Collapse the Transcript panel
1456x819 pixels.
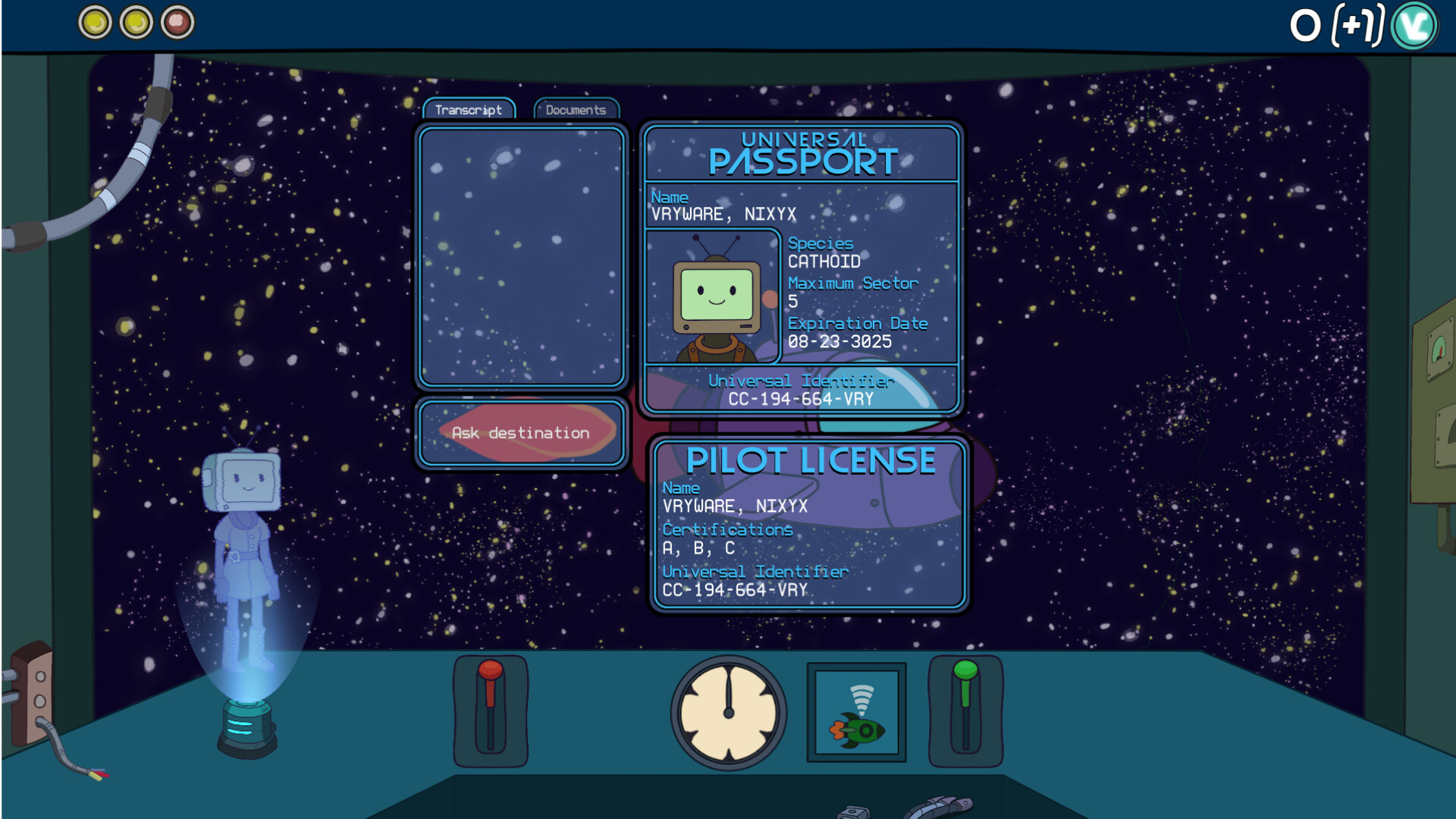point(468,109)
